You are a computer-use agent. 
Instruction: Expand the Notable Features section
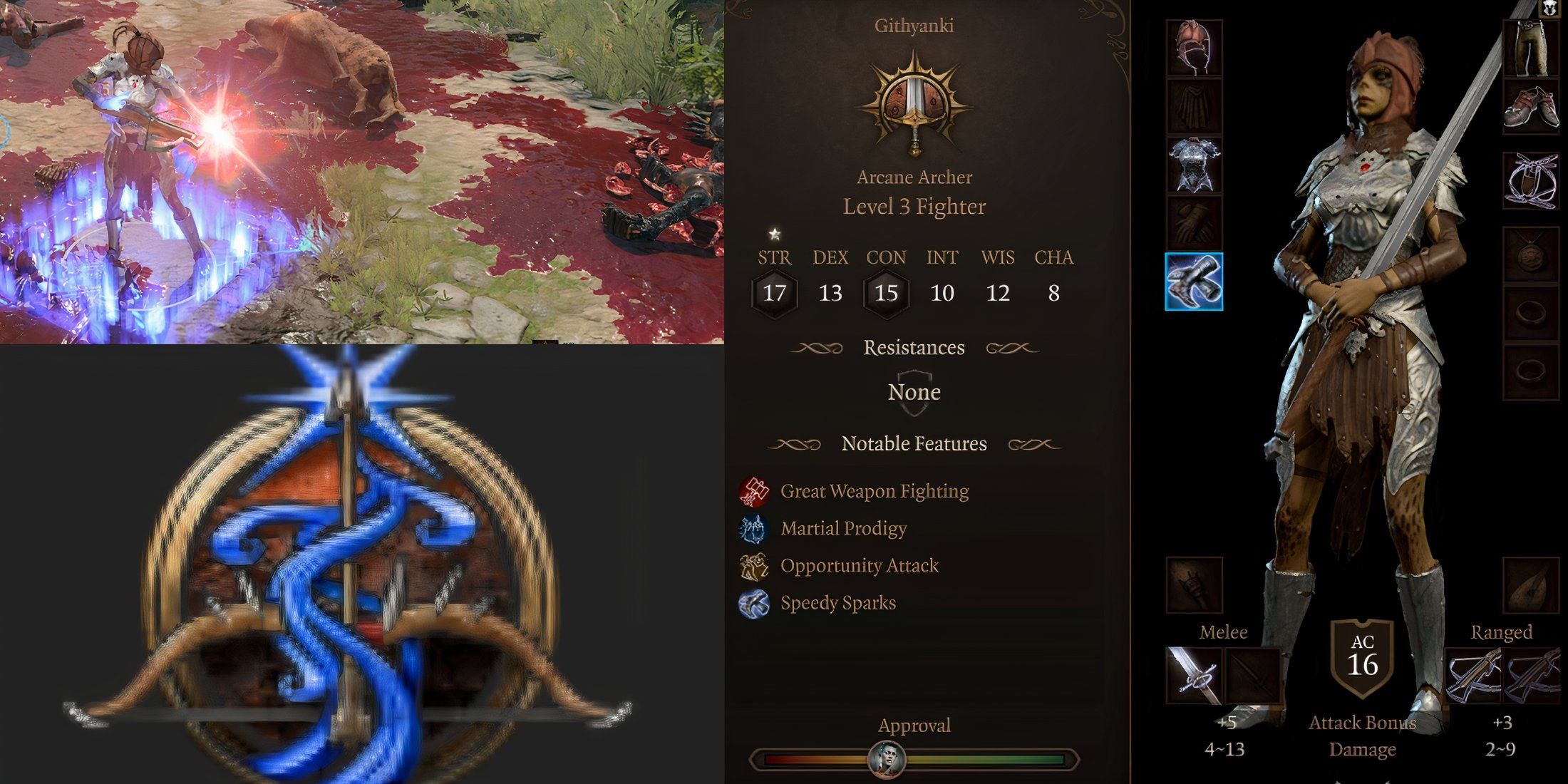click(914, 443)
